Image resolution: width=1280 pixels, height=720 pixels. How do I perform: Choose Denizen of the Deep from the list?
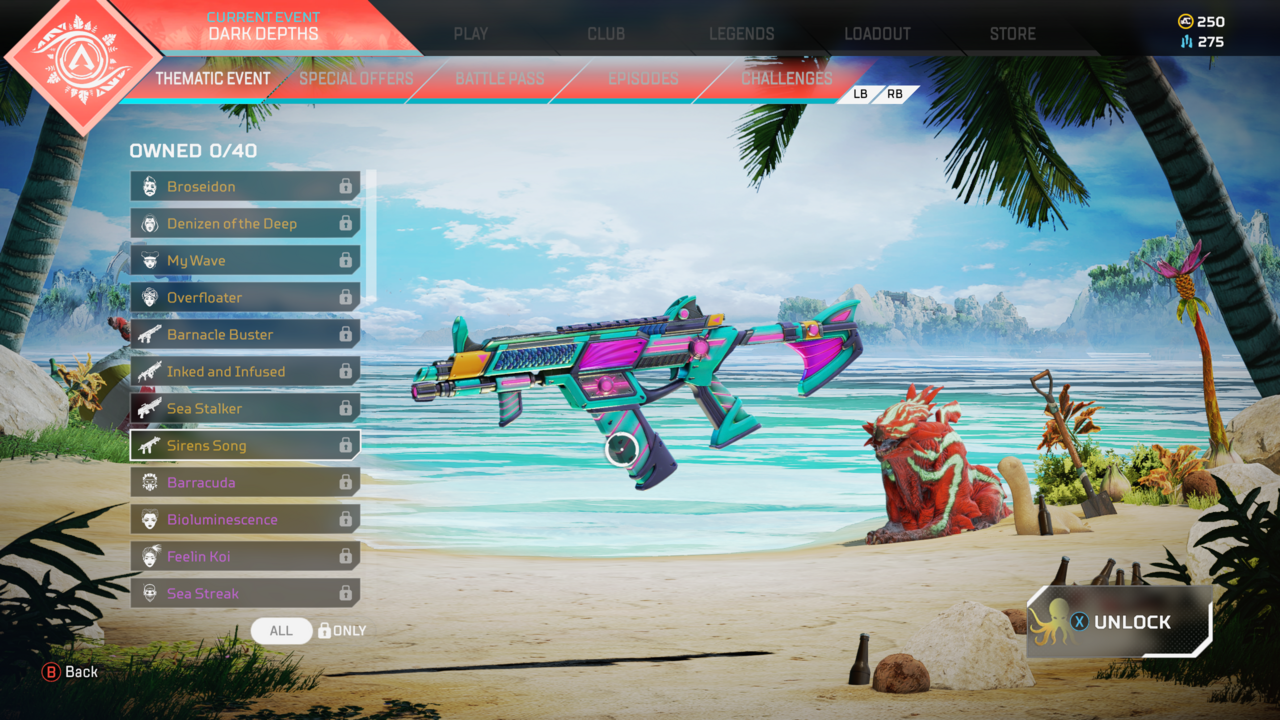[x=245, y=224]
